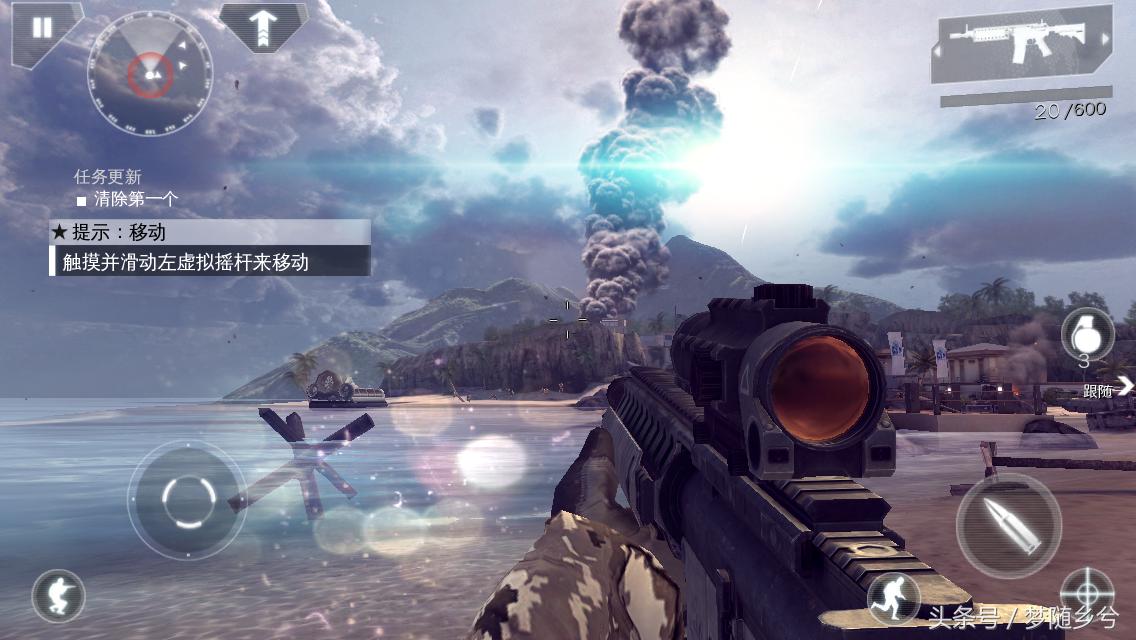Touch the virtual movement joystick
Viewport: 1136px width, 640px height.
tap(187, 498)
